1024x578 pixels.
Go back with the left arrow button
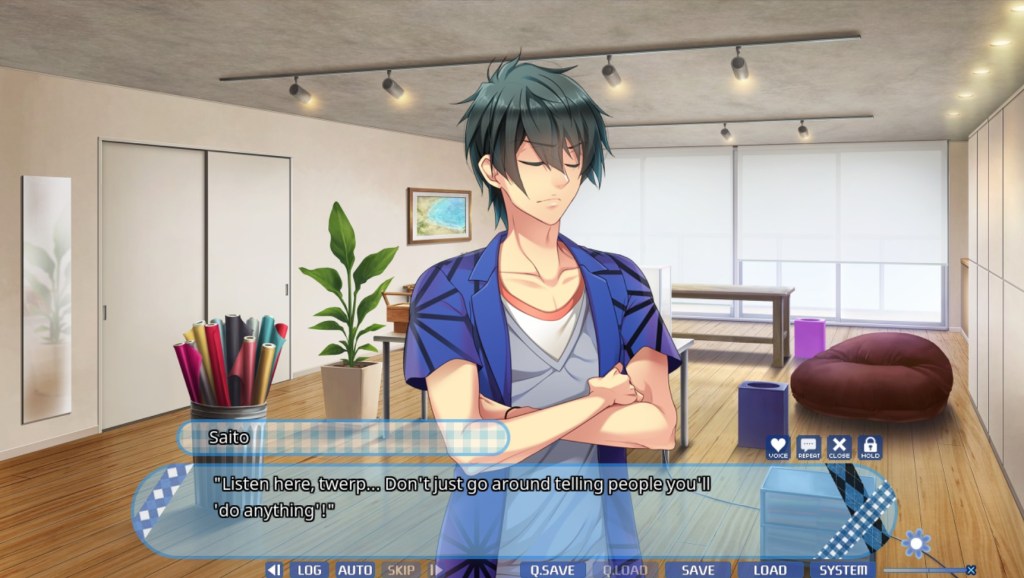[x=273, y=570]
